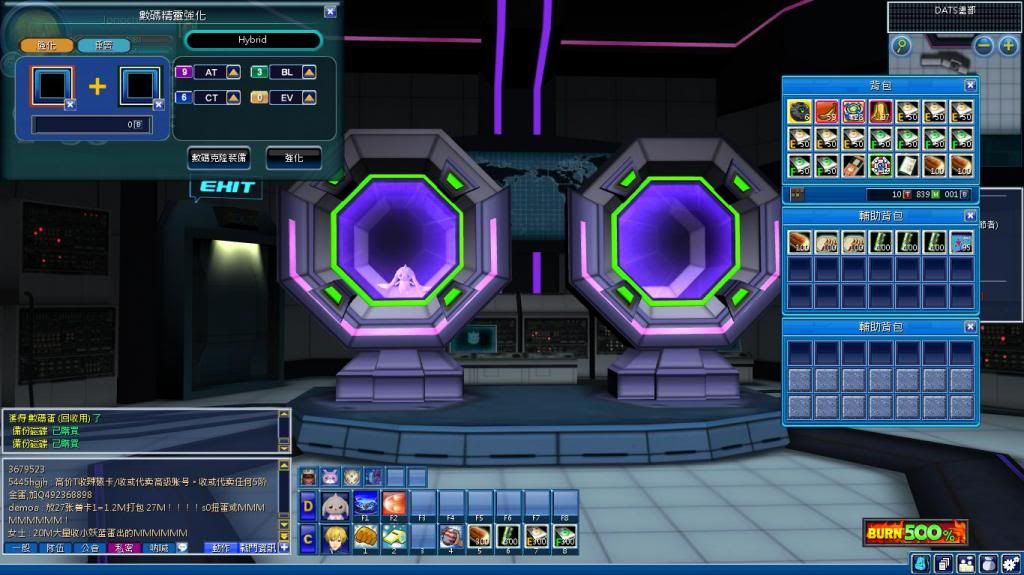This screenshot has width=1024, height=575.
Task: Select the red pepper item in inventory
Action: pos(826,109)
